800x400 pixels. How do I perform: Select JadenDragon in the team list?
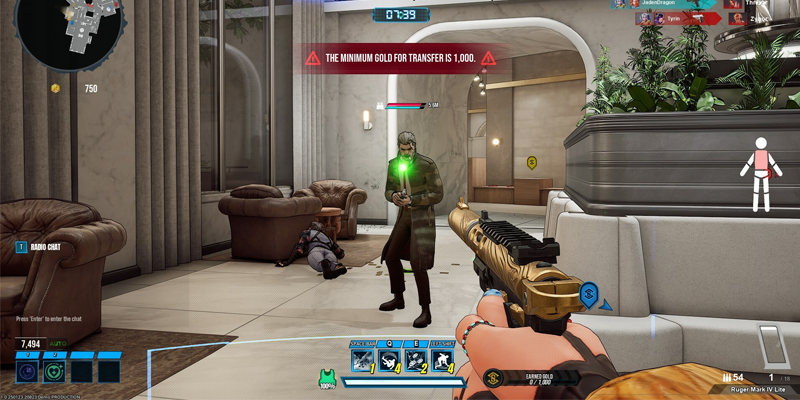click(658, 4)
